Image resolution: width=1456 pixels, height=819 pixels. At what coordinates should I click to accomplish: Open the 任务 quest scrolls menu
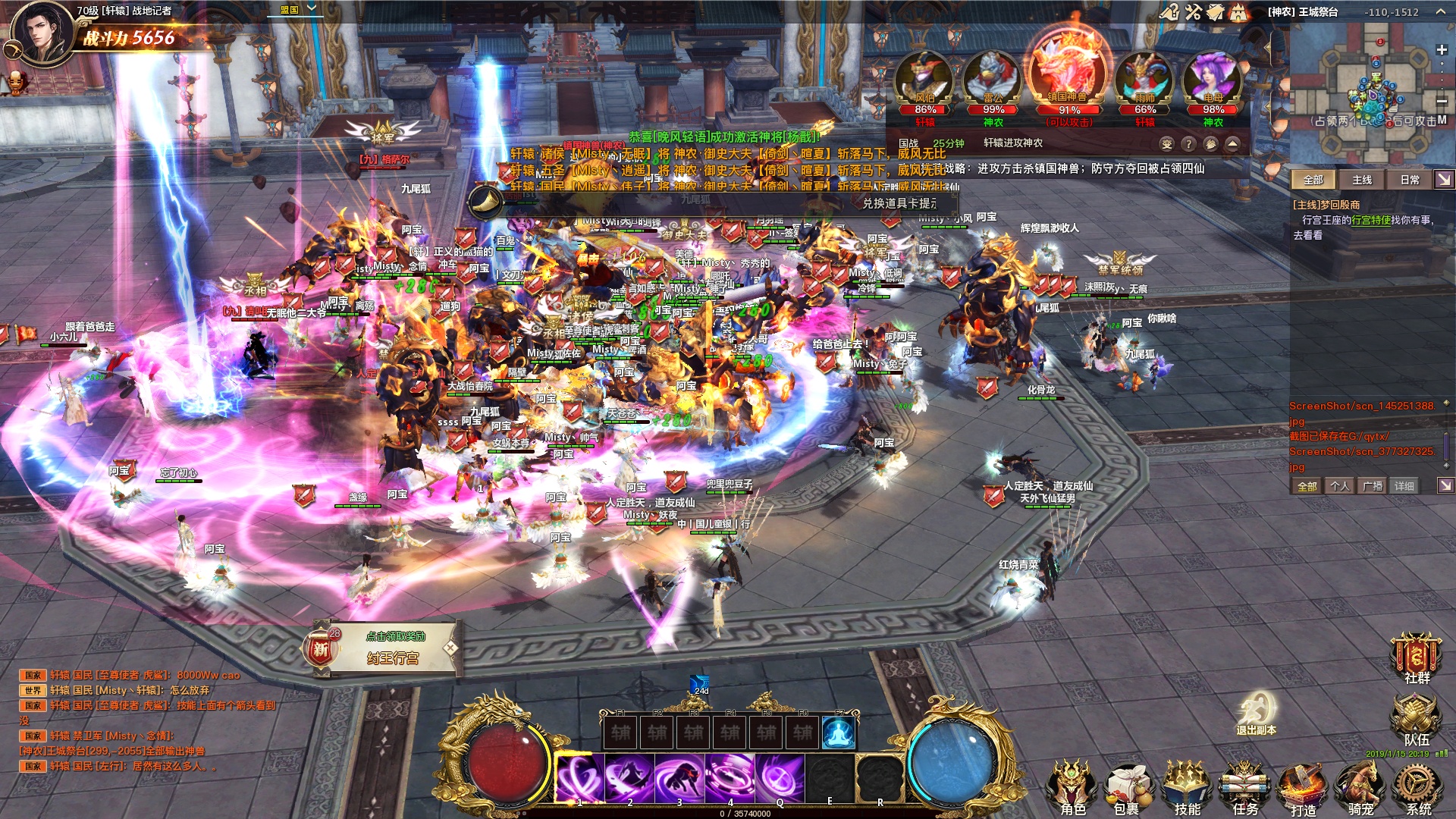click(x=1244, y=789)
